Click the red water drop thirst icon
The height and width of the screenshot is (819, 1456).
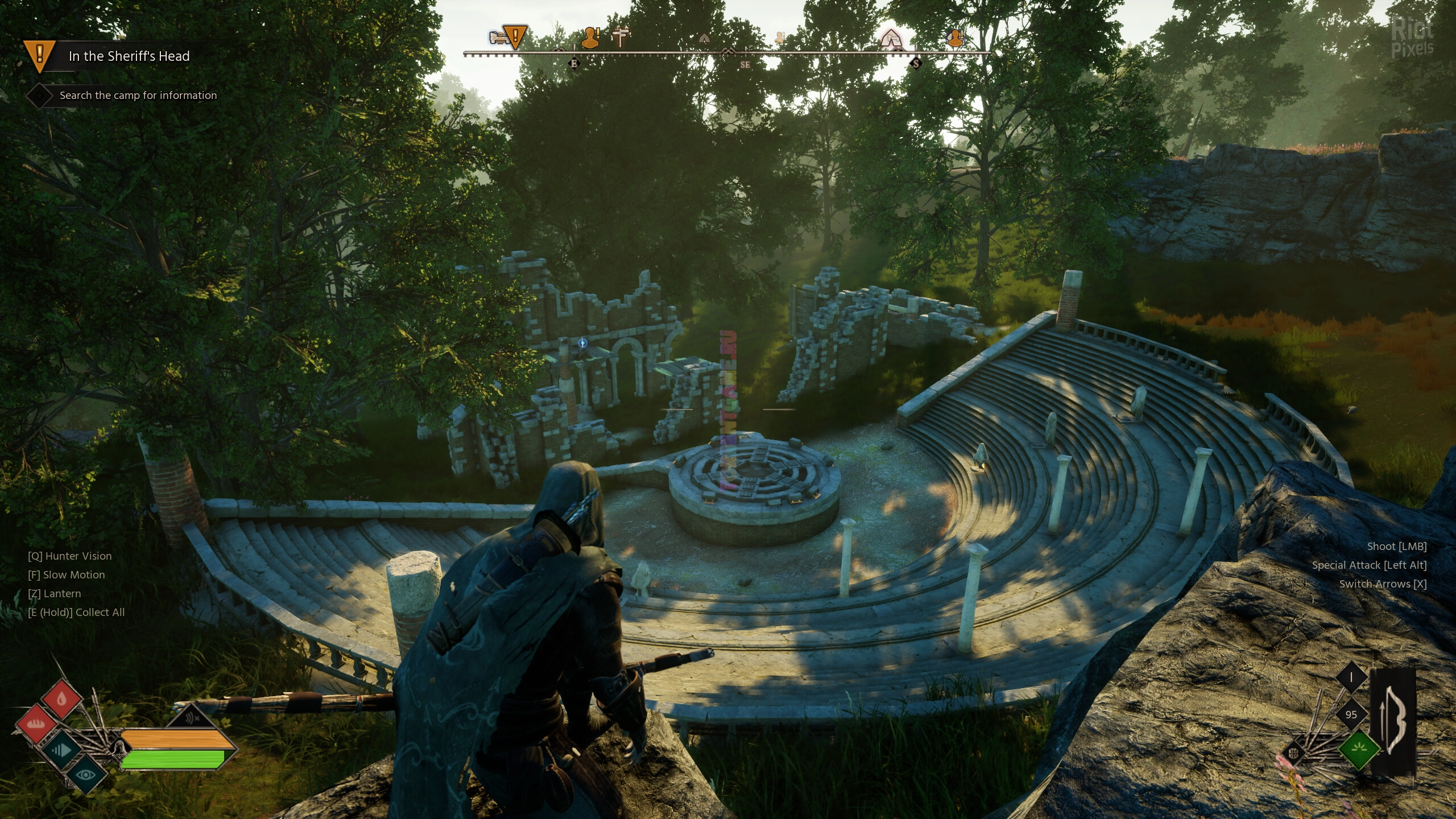click(62, 698)
